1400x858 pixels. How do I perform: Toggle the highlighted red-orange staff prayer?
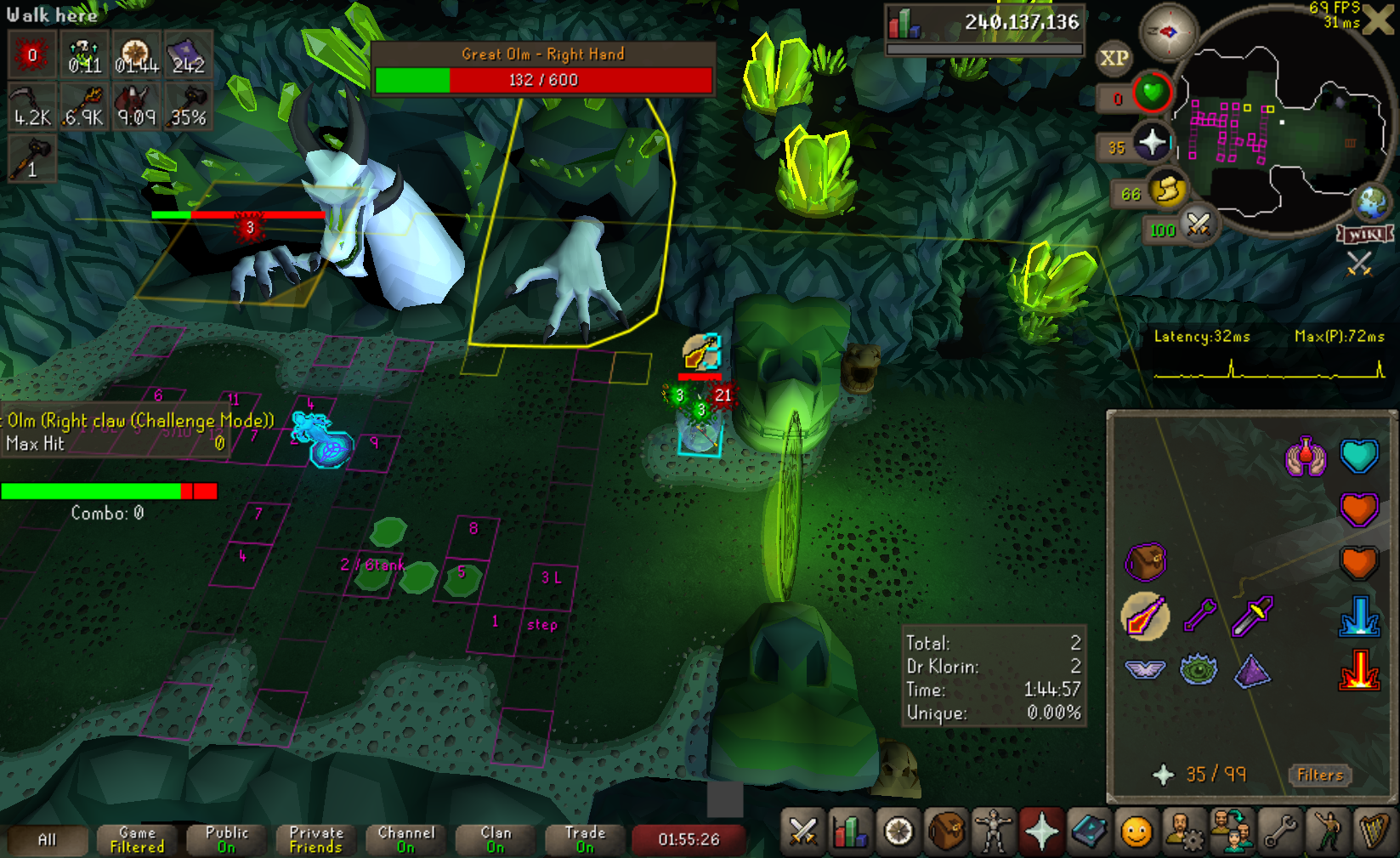pos(1145,616)
